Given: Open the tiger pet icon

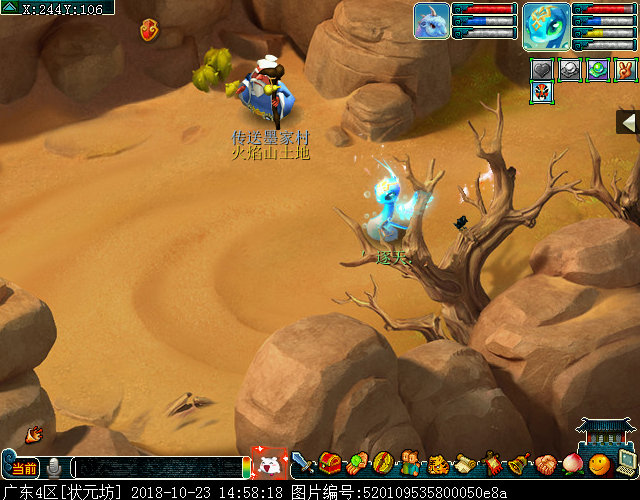Looking at the screenshot, I should point(438,464).
